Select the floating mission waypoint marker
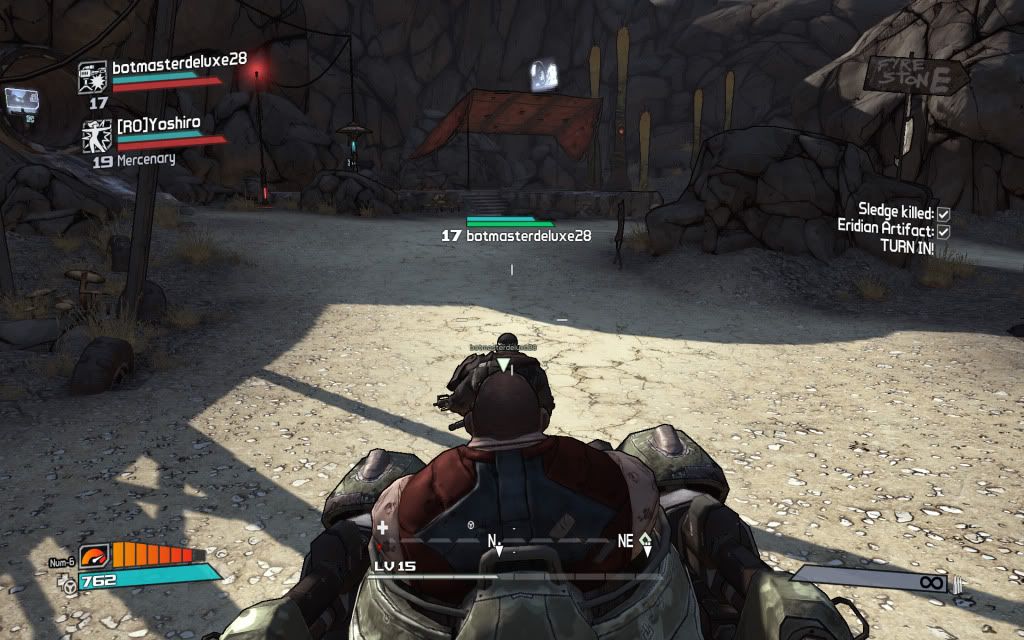 [x=545, y=76]
